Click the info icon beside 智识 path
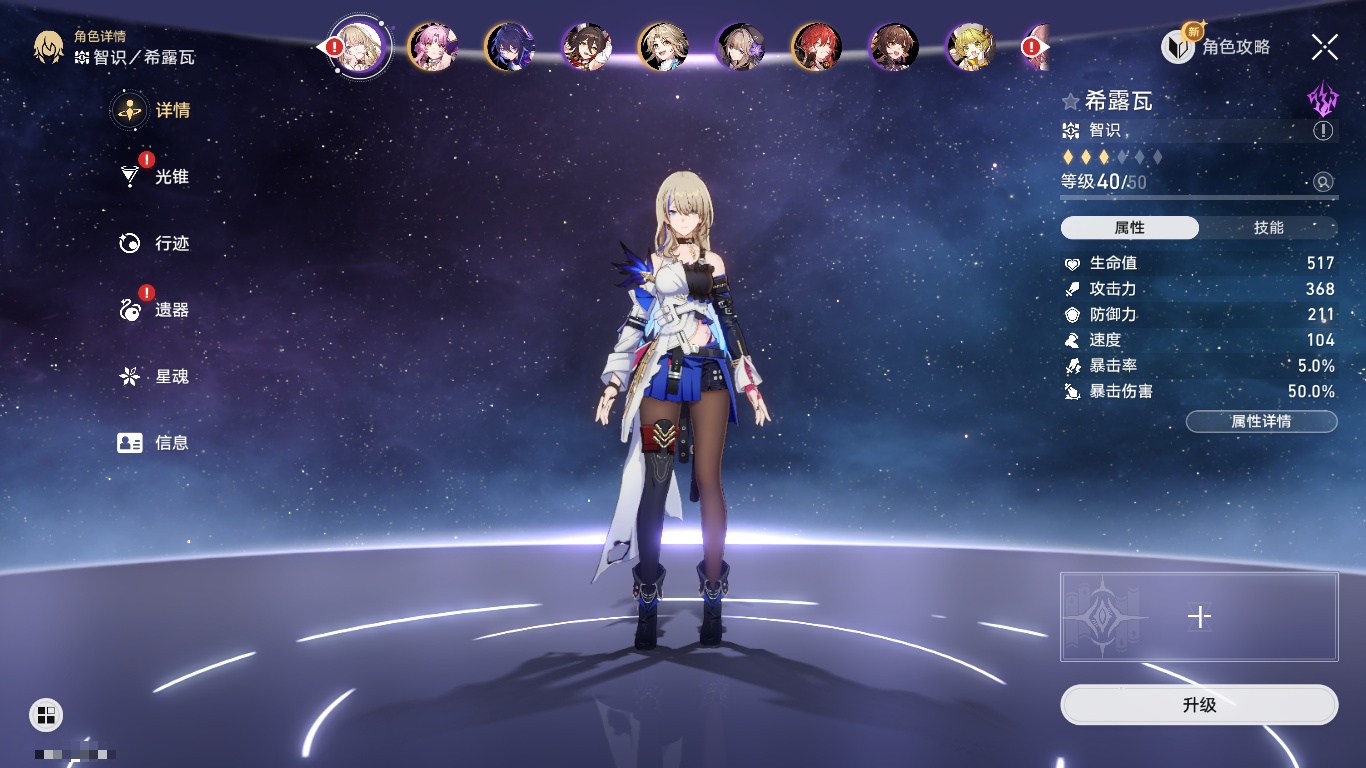1366x768 pixels. [1323, 131]
